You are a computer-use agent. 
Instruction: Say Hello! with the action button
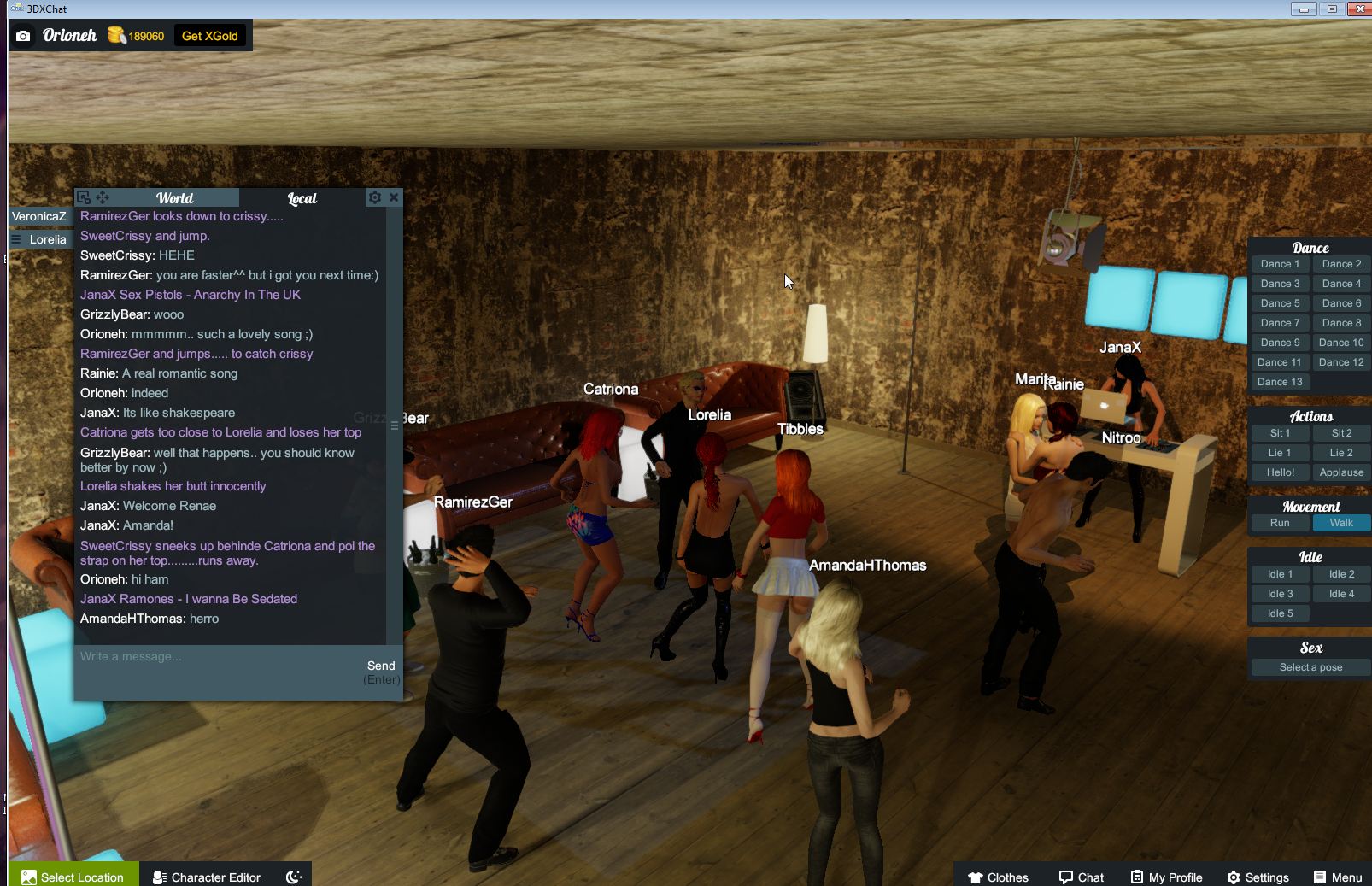point(1280,472)
